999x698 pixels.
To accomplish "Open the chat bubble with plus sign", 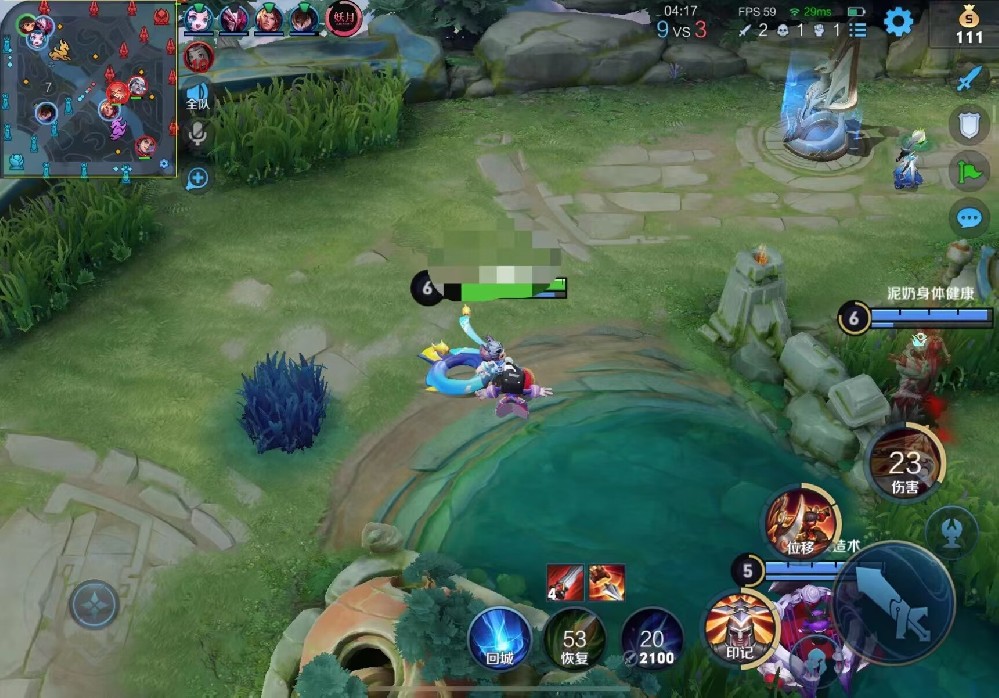I will coord(197,178).
